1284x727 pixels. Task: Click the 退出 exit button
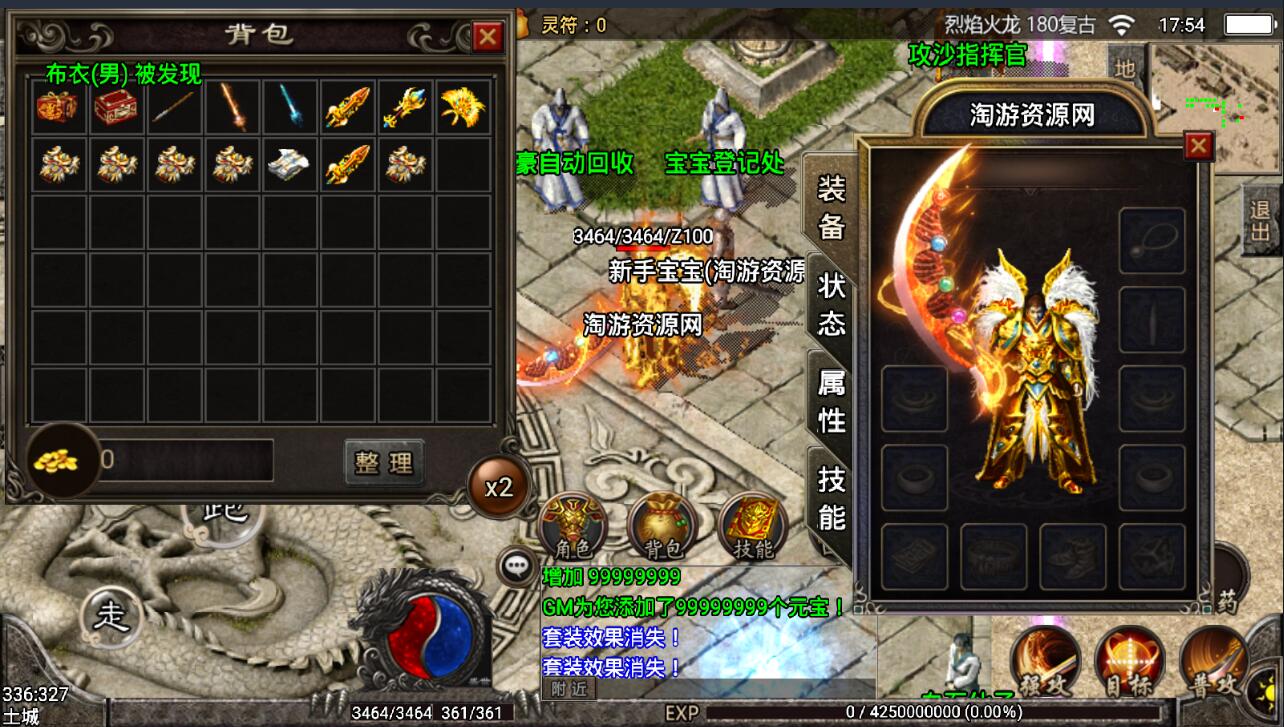coord(1262,221)
